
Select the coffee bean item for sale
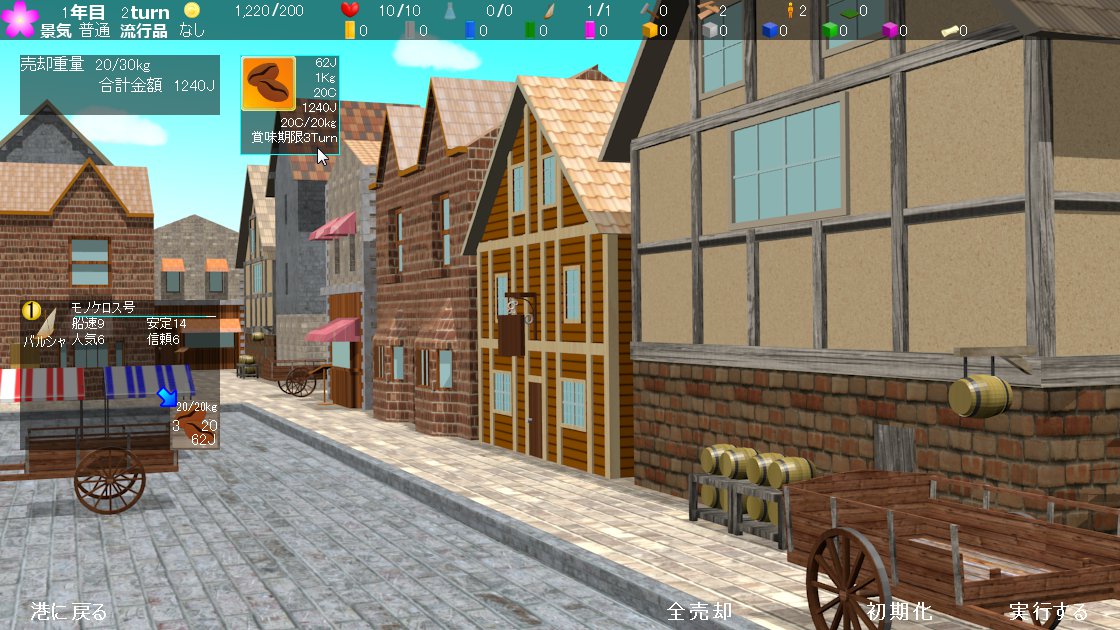point(268,84)
